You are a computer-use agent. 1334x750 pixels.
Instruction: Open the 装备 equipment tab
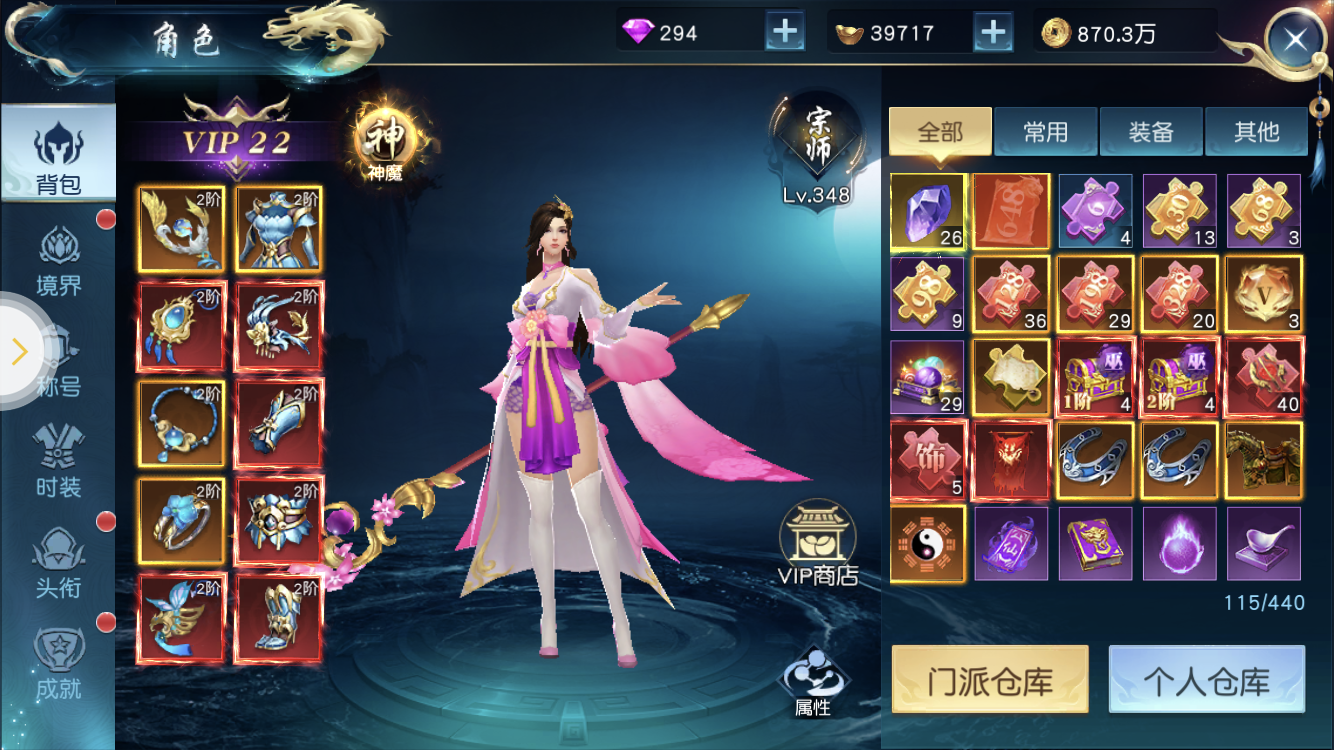click(1151, 131)
